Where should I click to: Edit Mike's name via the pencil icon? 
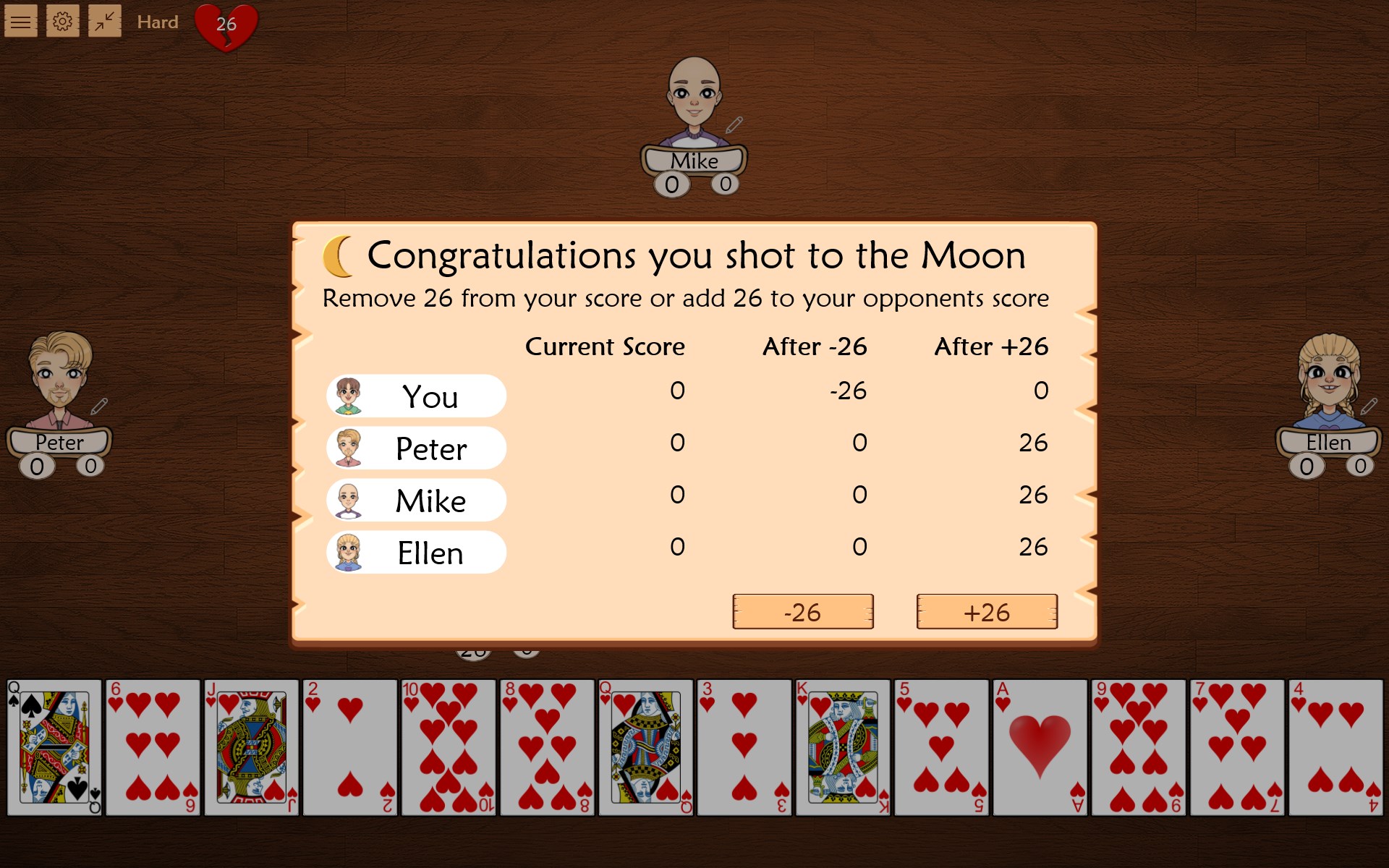[734, 124]
